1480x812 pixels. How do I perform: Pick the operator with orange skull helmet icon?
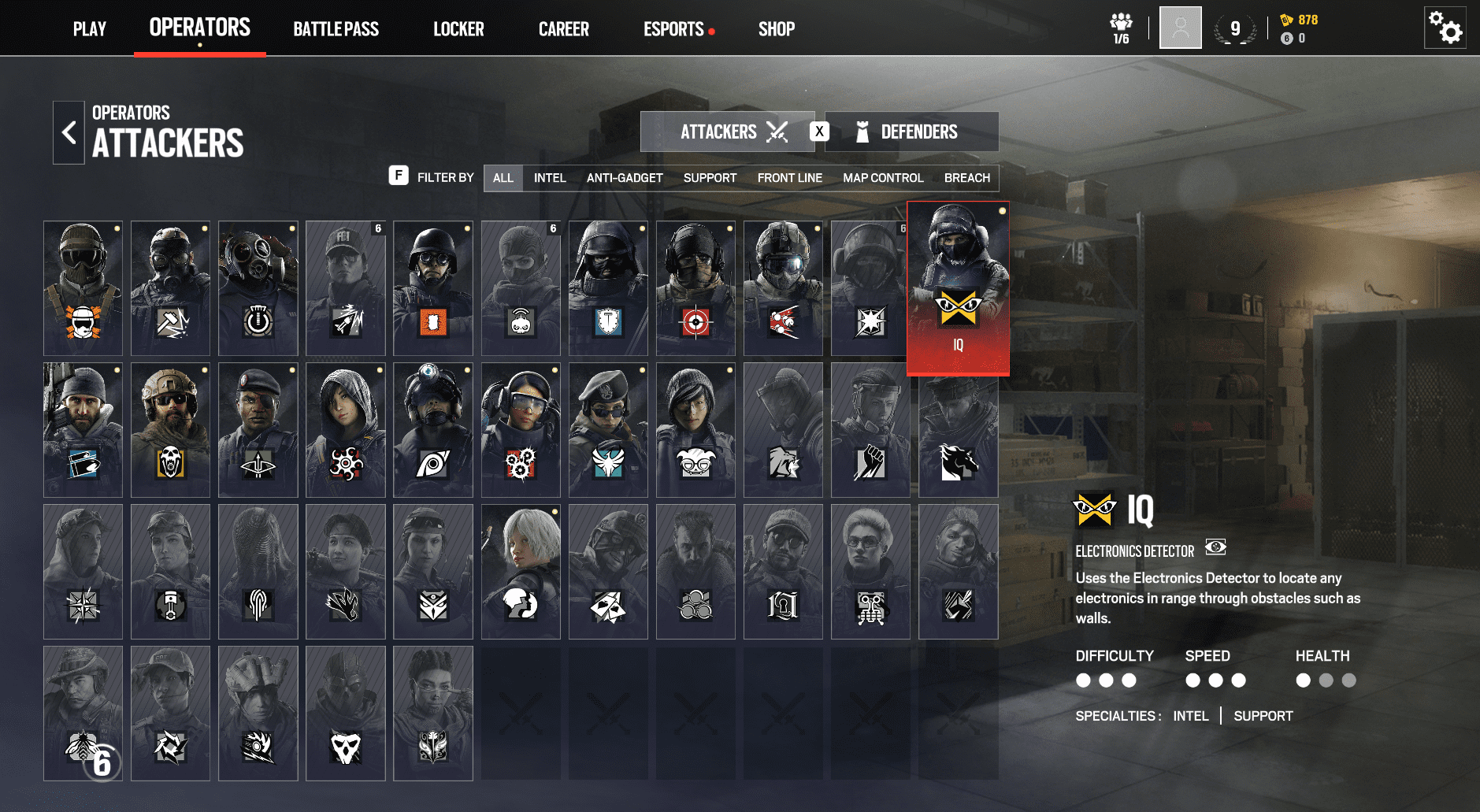pos(83,288)
